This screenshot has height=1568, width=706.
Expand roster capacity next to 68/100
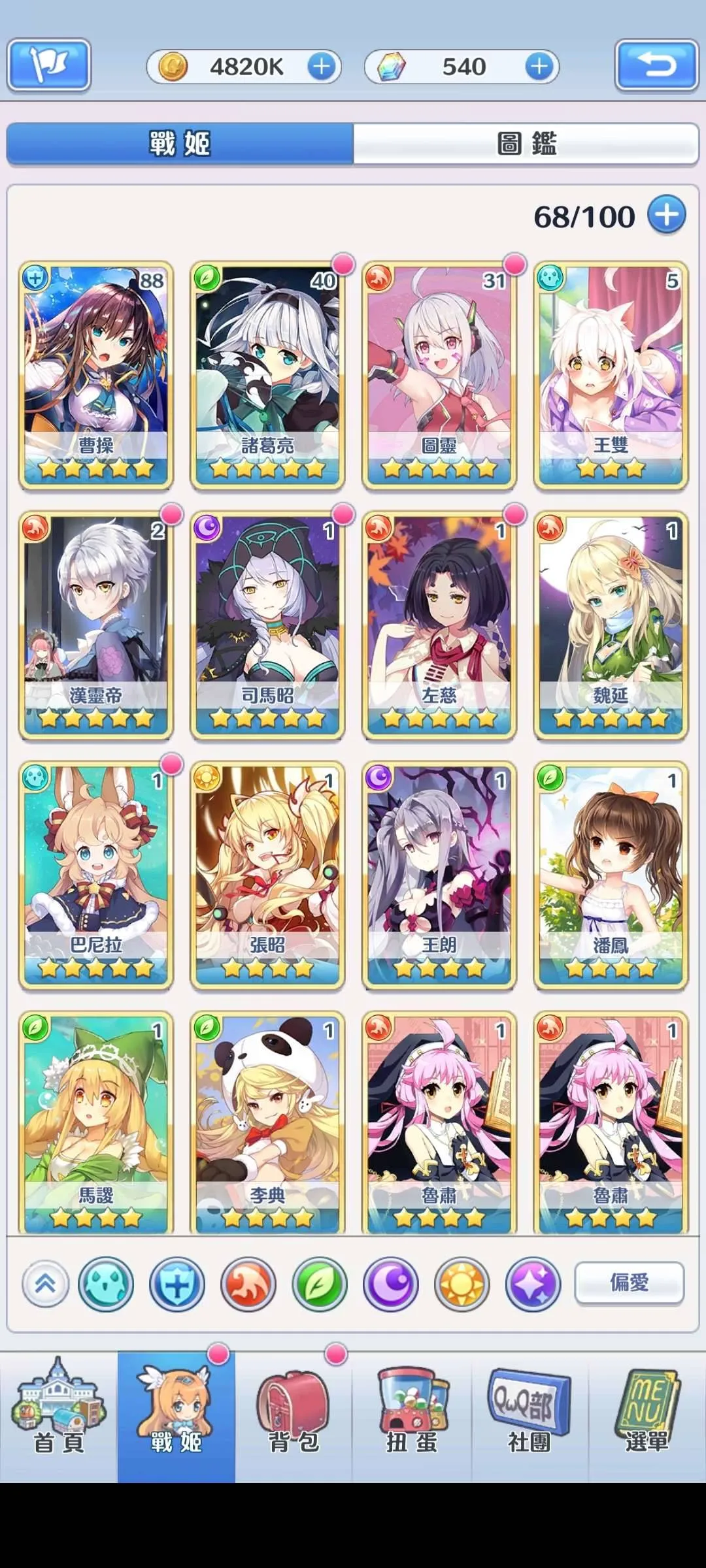[x=666, y=215]
